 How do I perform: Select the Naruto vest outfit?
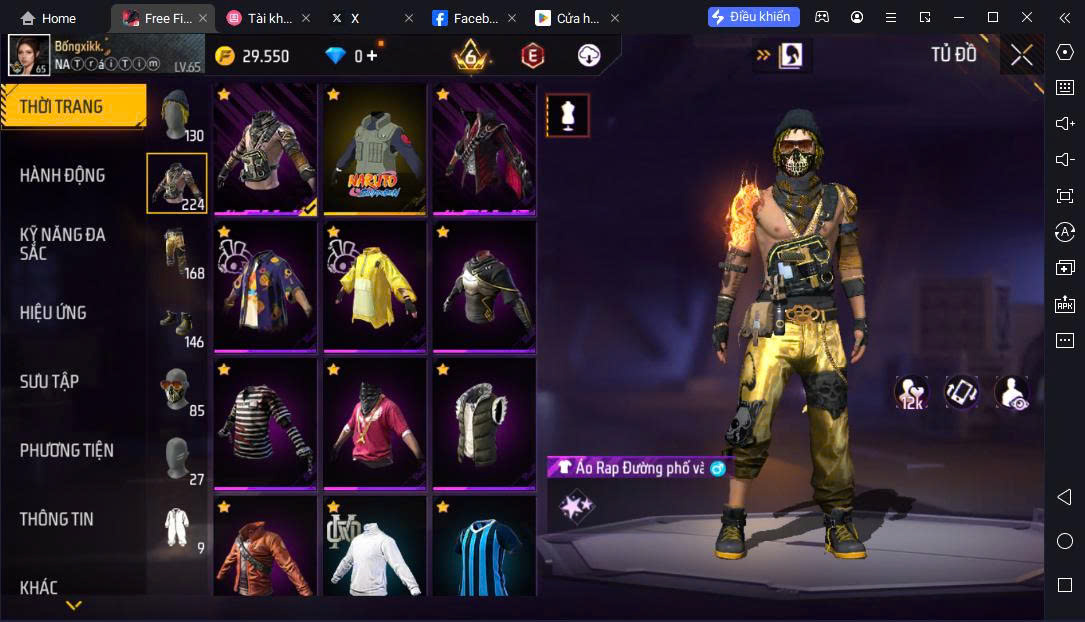tap(375, 150)
